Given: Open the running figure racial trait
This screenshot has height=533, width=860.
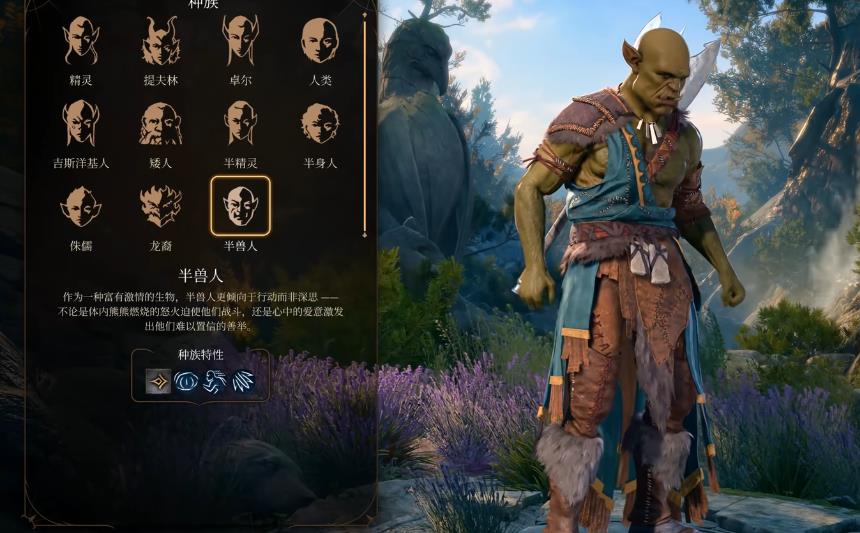Looking at the screenshot, I should [214, 381].
